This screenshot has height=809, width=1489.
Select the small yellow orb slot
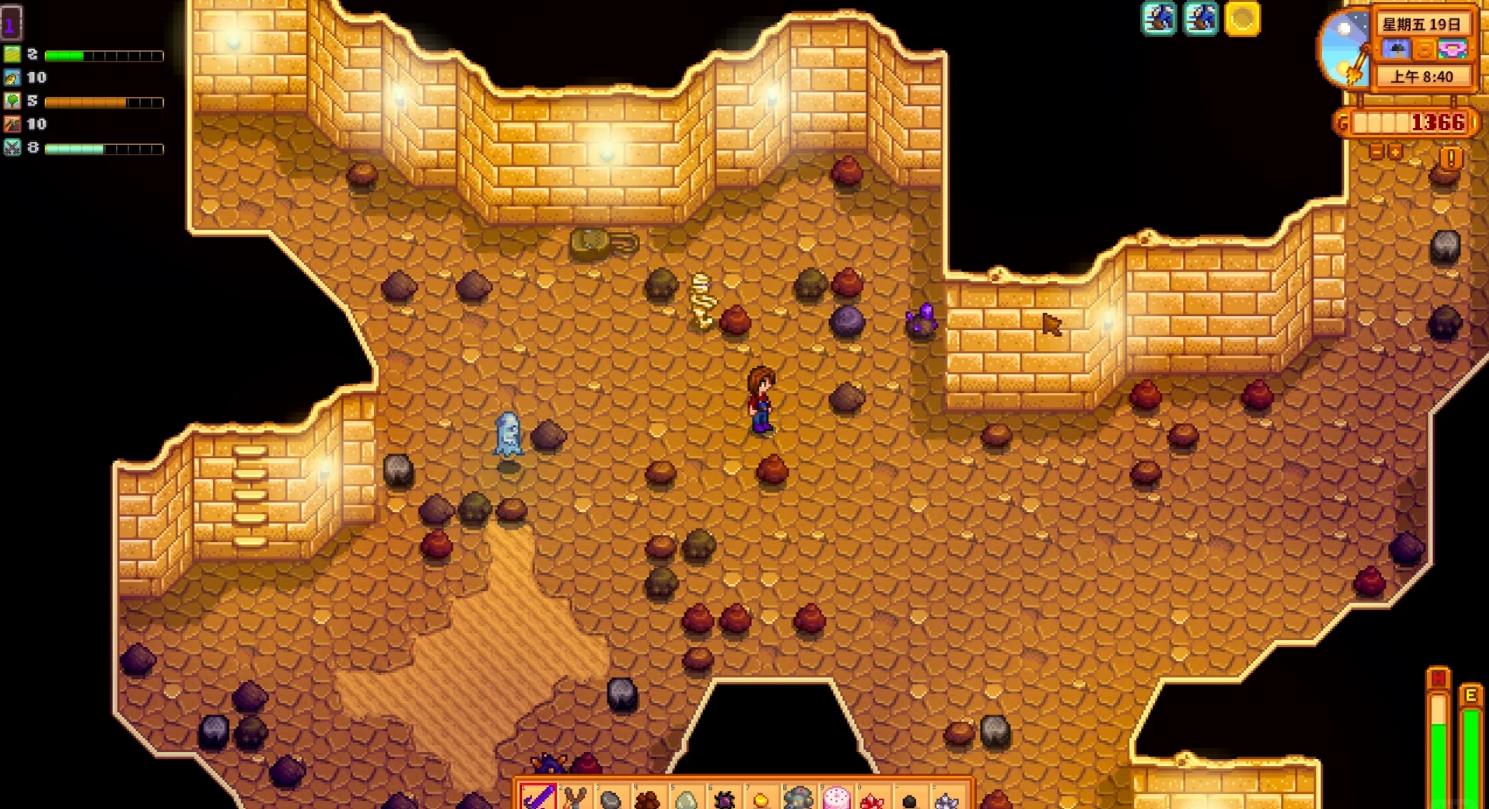tap(760, 799)
